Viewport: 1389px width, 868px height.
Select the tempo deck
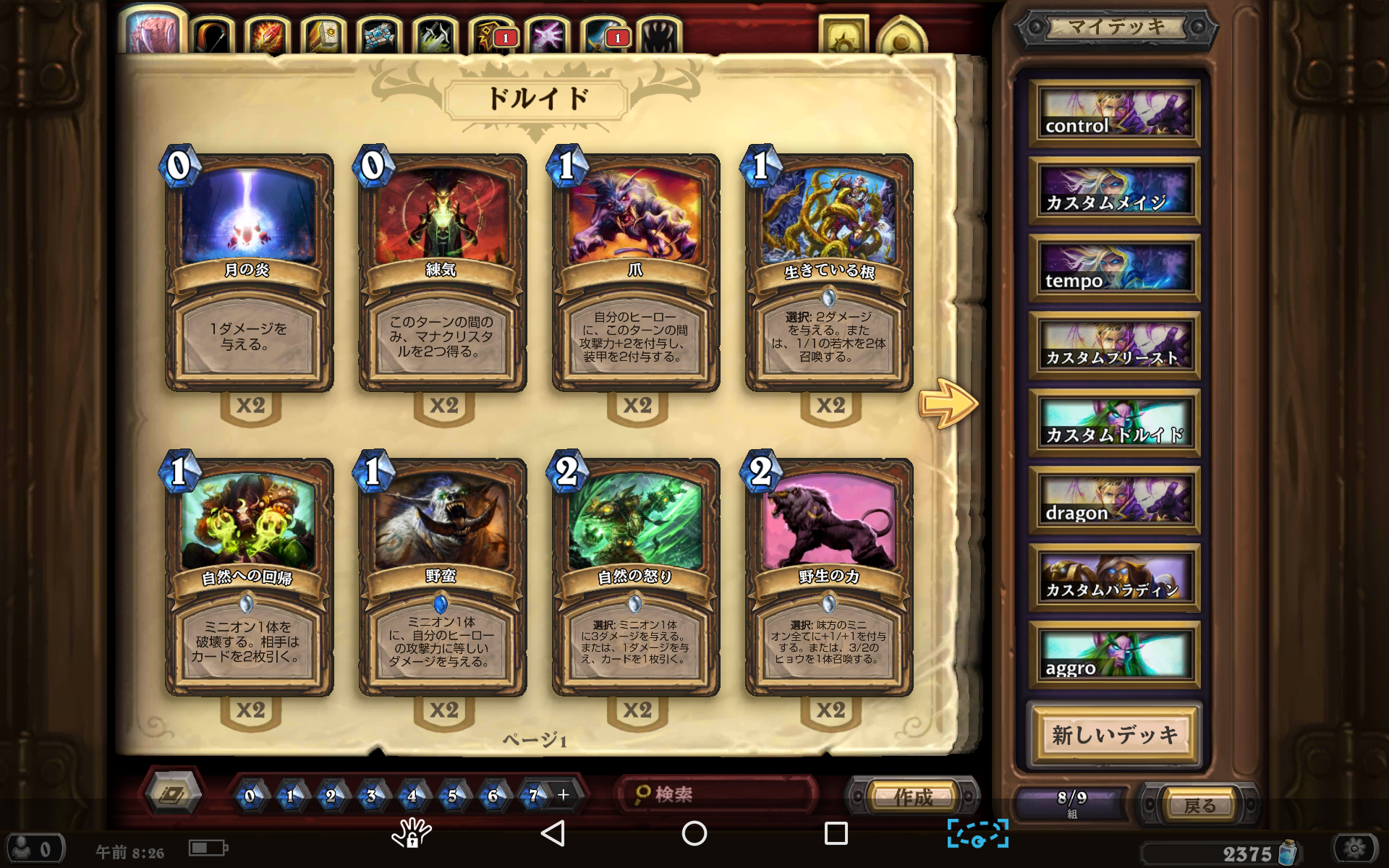pos(1114,269)
